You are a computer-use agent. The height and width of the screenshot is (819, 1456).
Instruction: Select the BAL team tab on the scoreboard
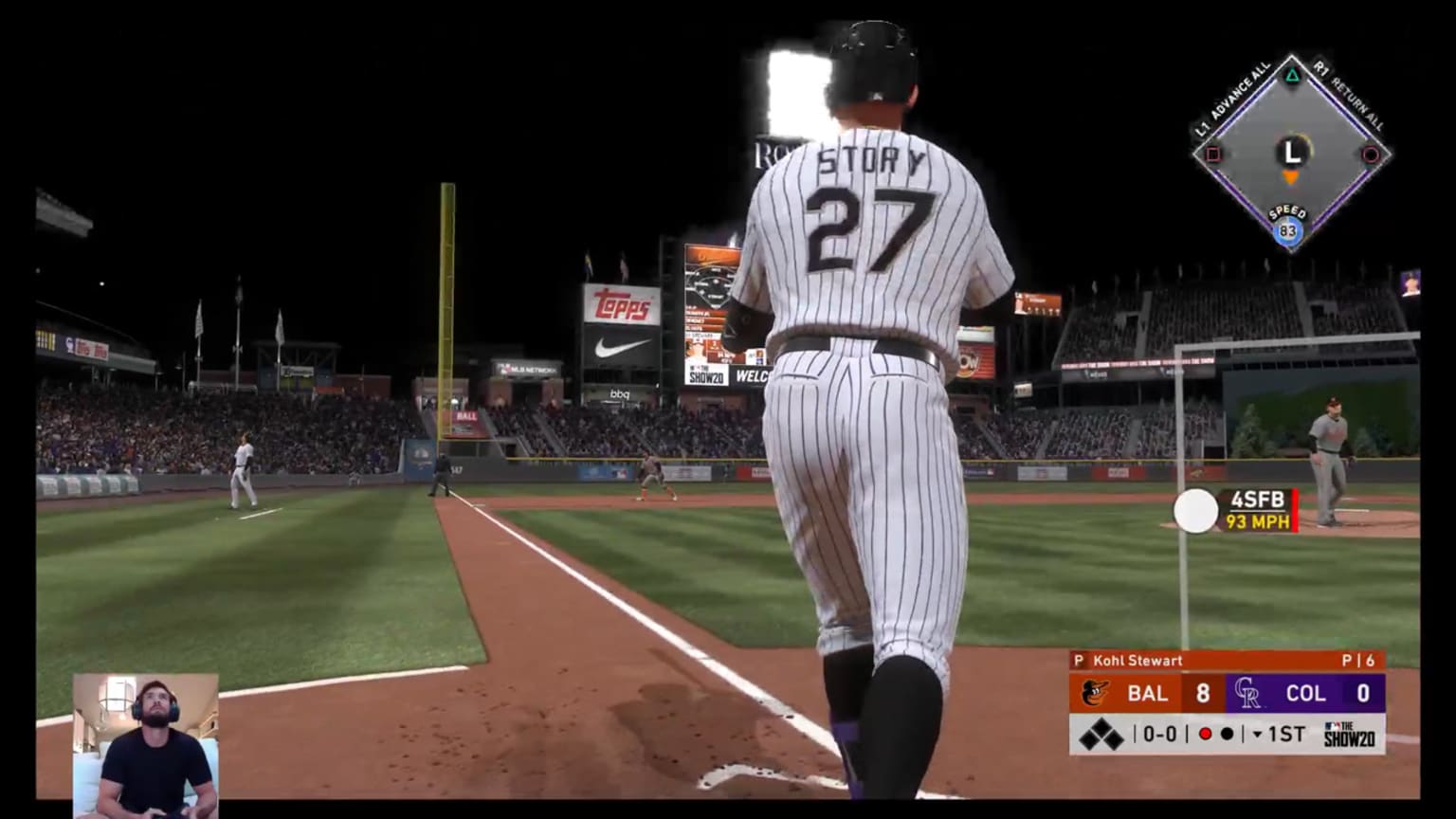click(x=1148, y=693)
